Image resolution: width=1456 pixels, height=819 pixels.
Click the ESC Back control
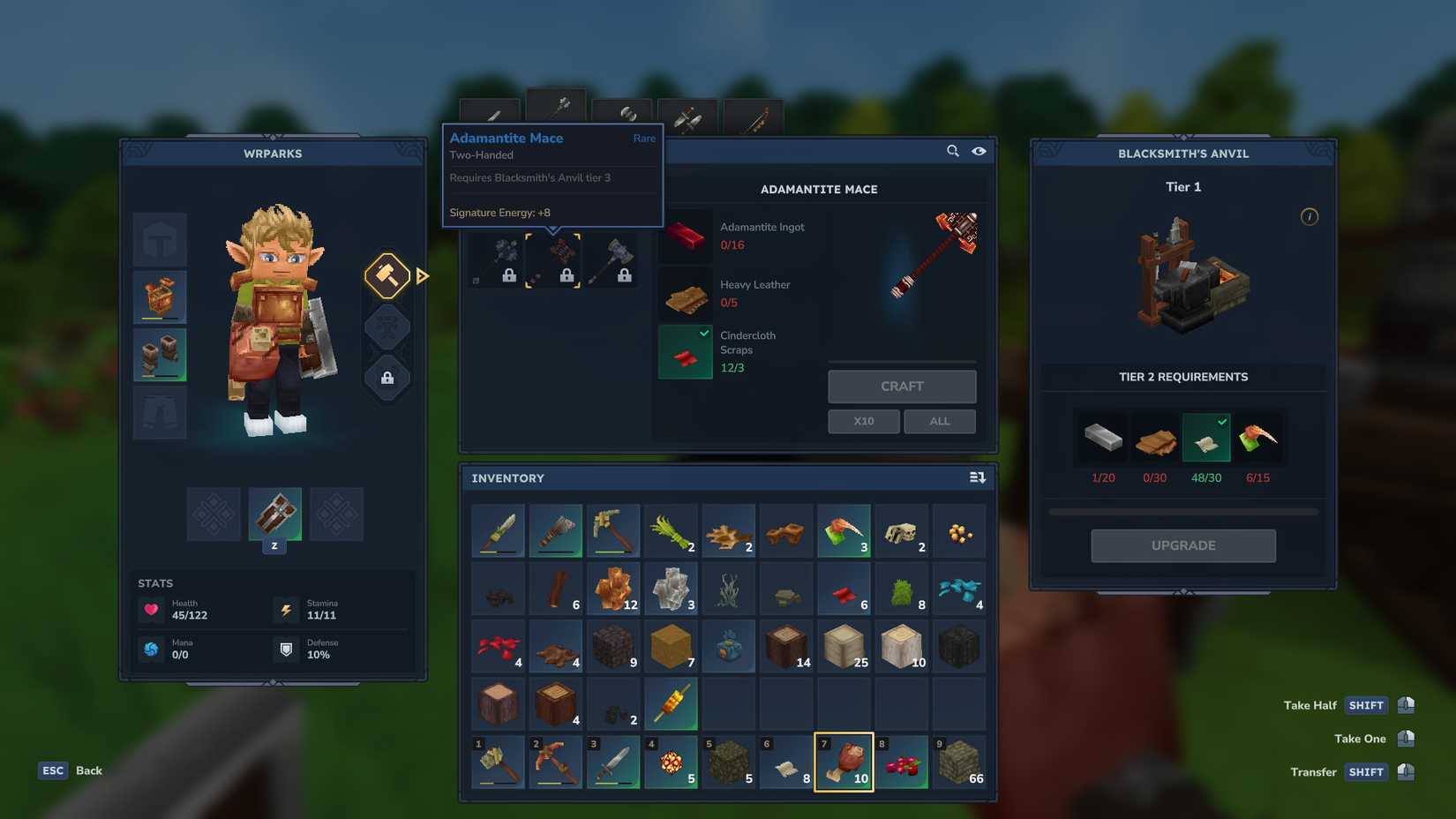click(x=53, y=770)
